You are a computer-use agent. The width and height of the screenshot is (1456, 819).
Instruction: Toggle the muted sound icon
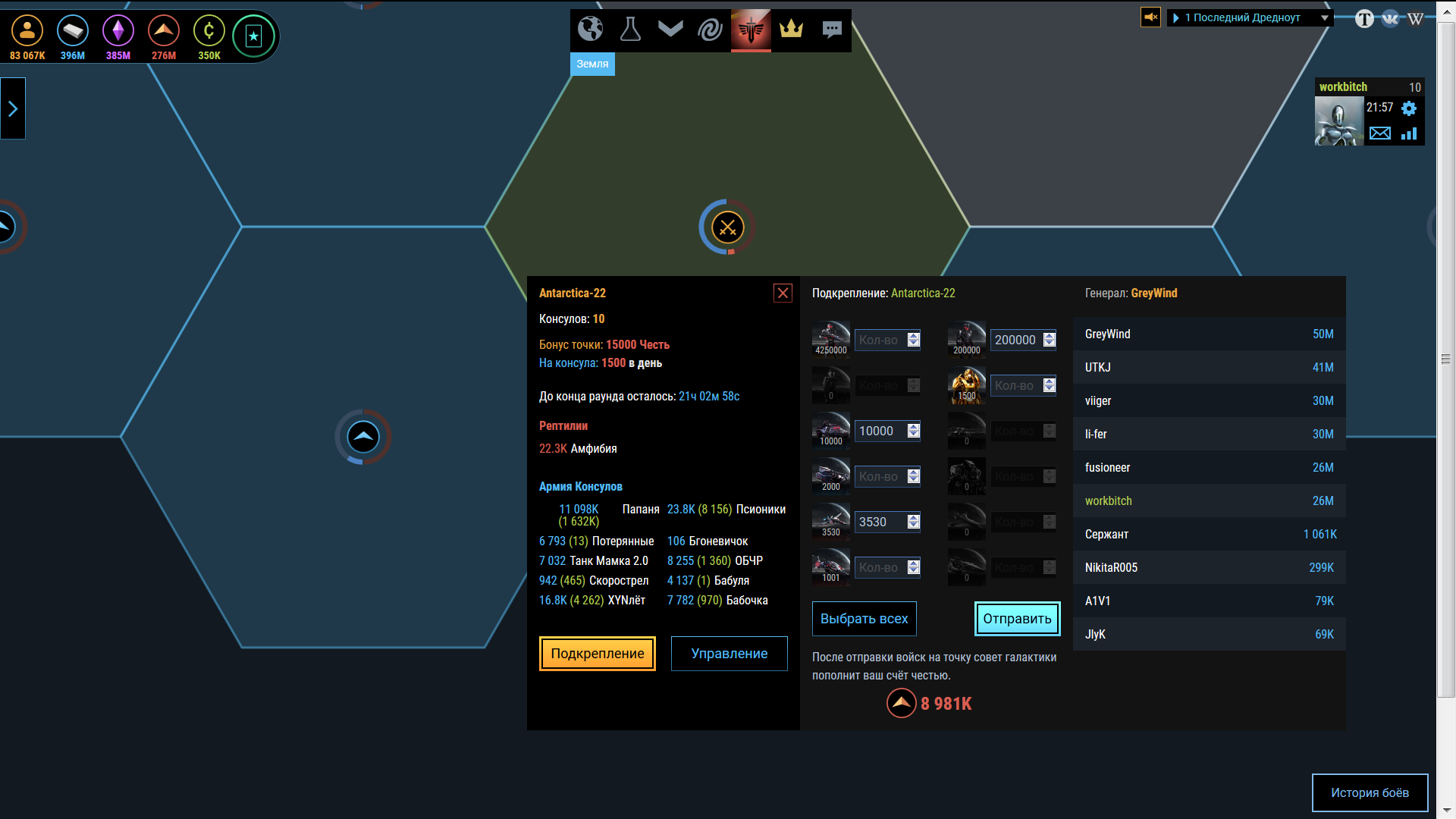click(1150, 17)
